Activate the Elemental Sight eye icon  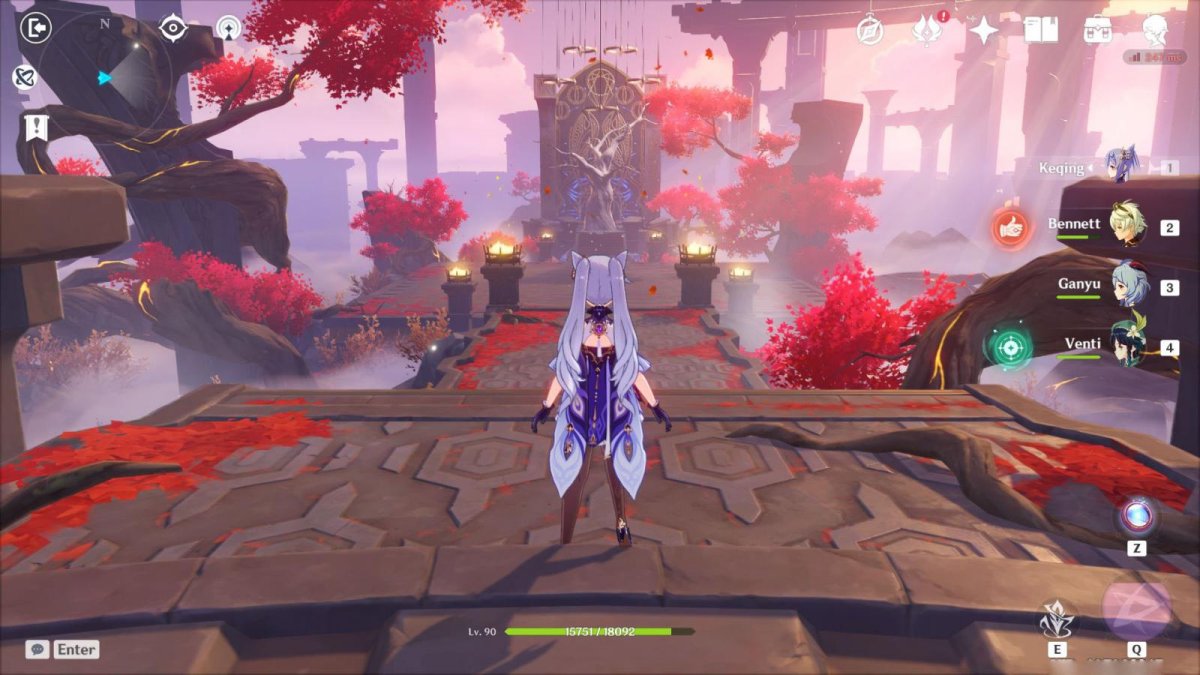(x=174, y=28)
